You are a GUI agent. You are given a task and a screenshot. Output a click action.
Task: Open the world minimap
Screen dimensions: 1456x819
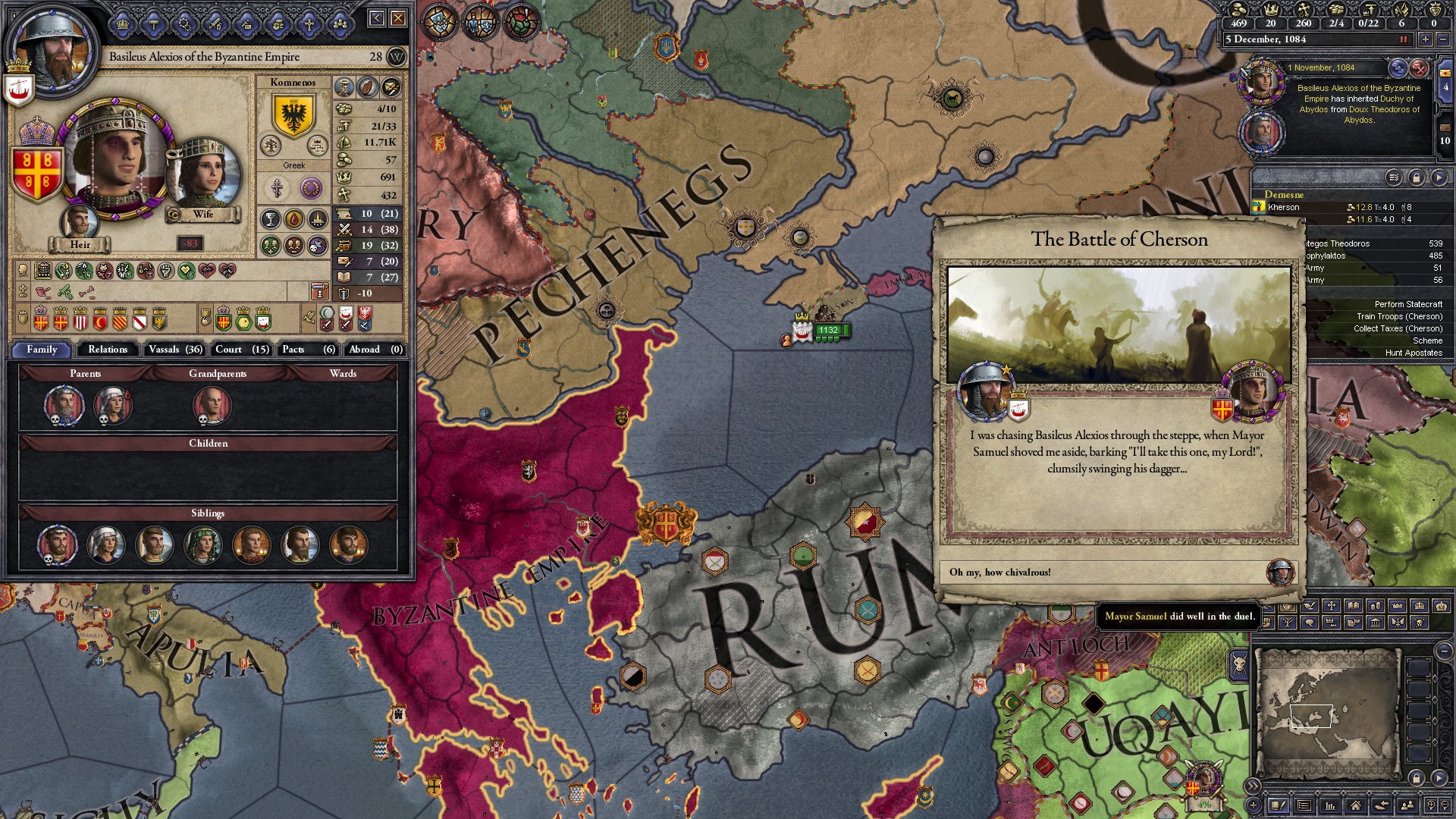[x=1327, y=713]
